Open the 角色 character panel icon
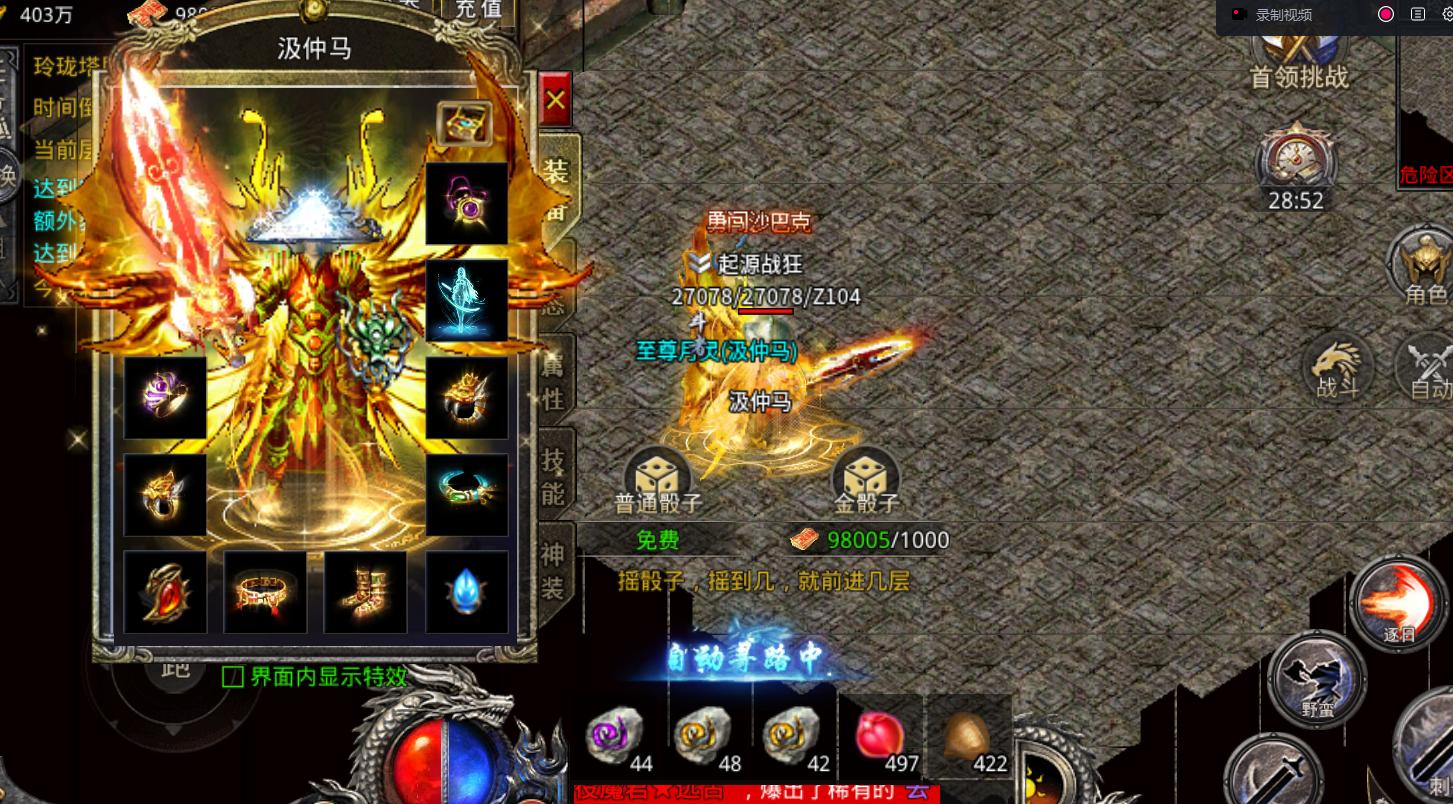 (1423, 263)
